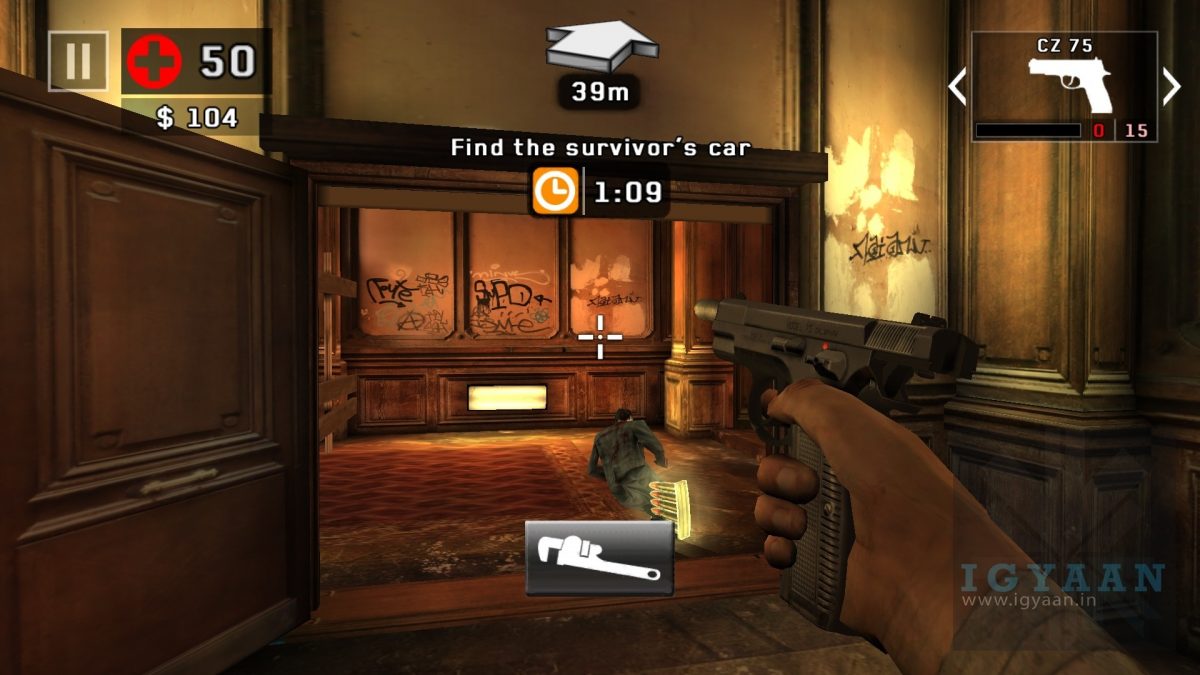Switch to the previous weapon arrow
Image resolution: width=1200 pixels, height=675 pixels.
click(x=957, y=87)
